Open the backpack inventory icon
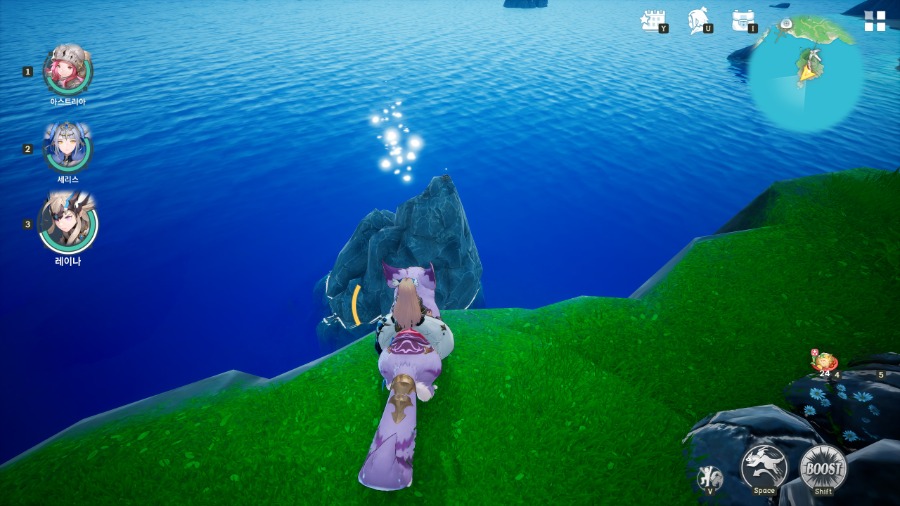900x506 pixels. click(742, 20)
